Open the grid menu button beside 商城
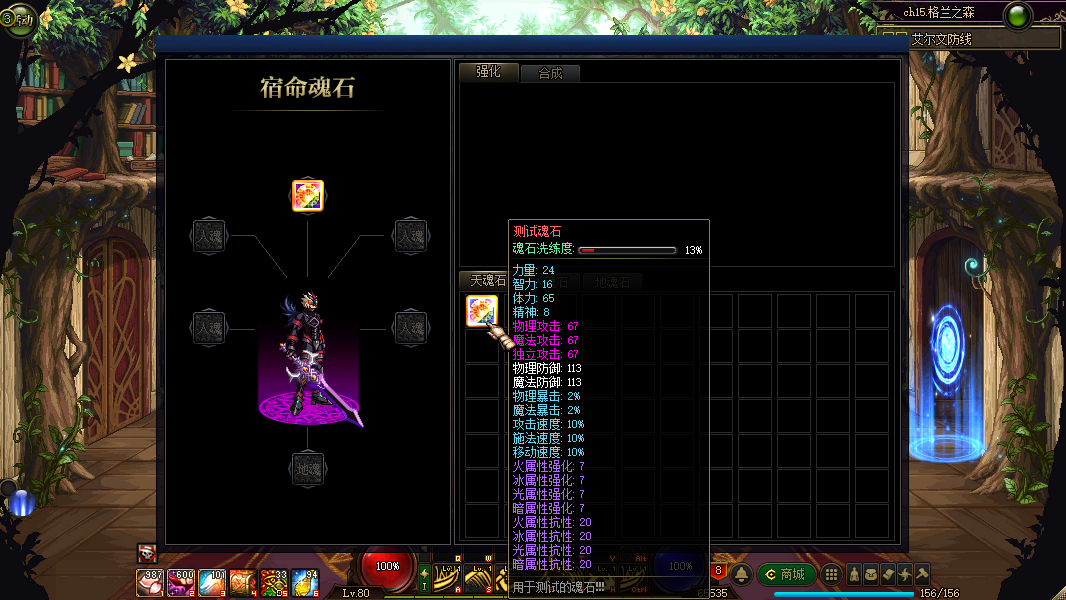The height and width of the screenshot is (600, 1066). pyautogui.click(x=830, y=574)
